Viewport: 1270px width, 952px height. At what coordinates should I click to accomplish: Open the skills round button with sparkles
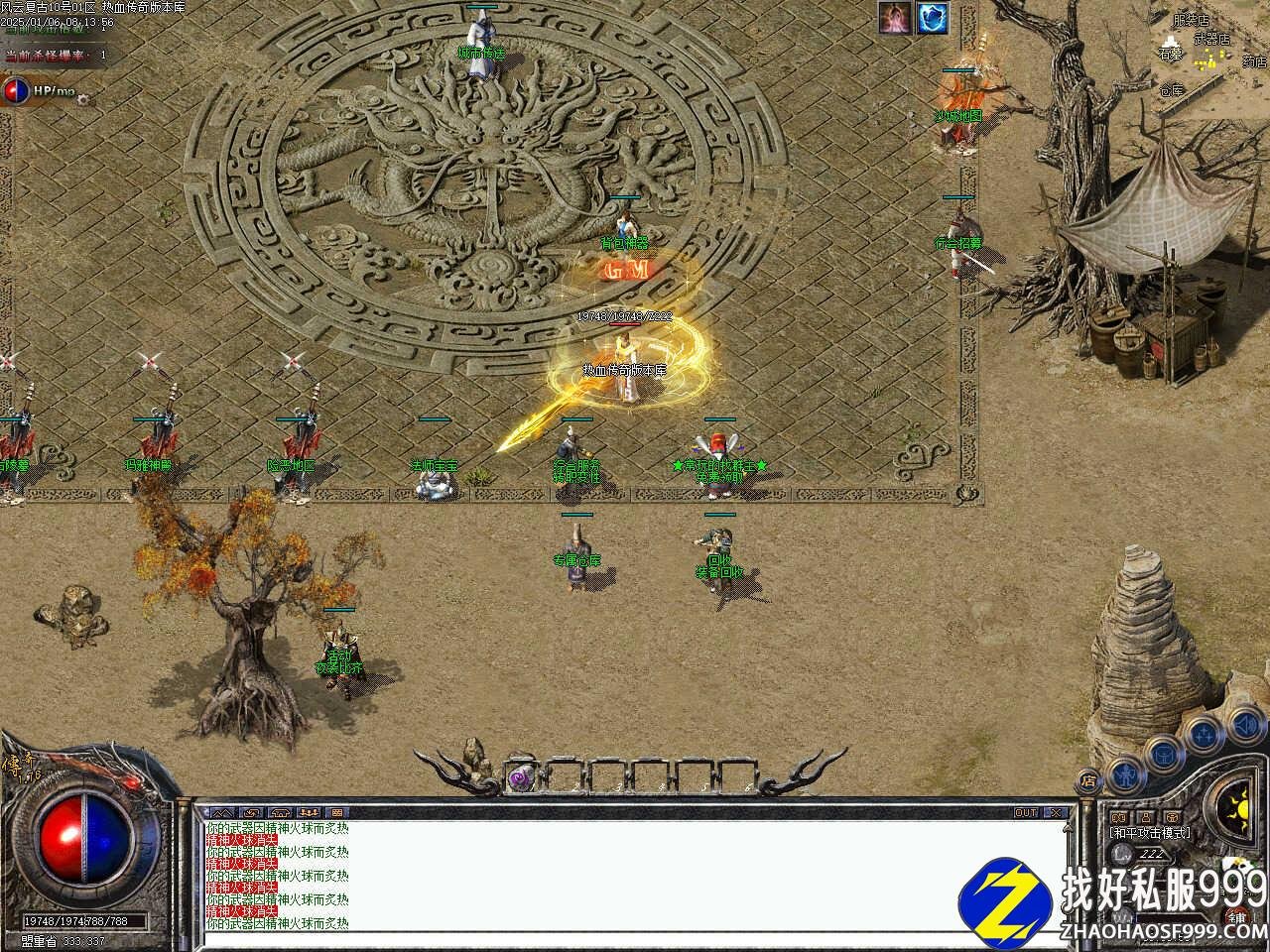point(1204,735)
